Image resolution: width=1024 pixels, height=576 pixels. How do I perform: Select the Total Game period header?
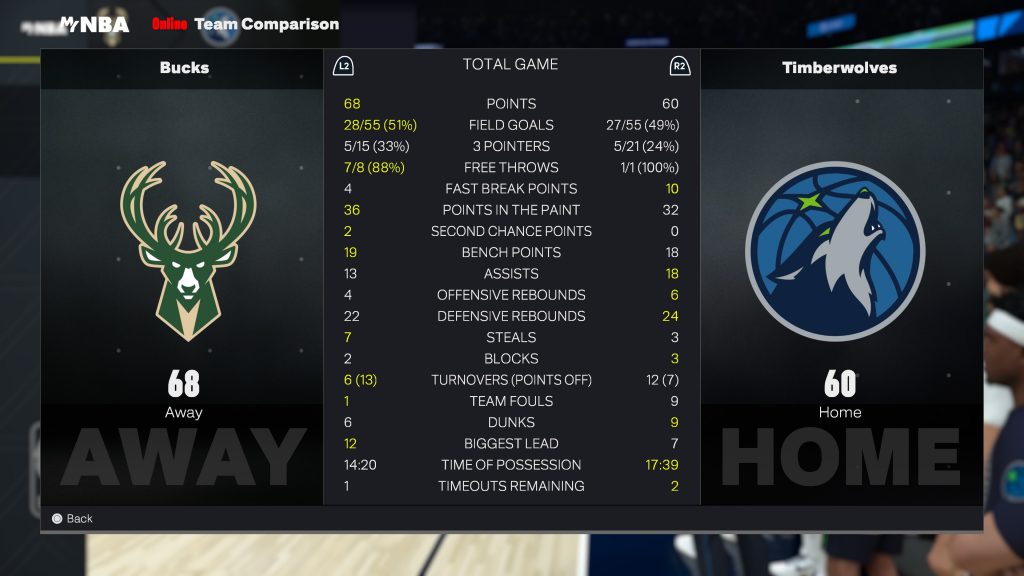(510, 65)
